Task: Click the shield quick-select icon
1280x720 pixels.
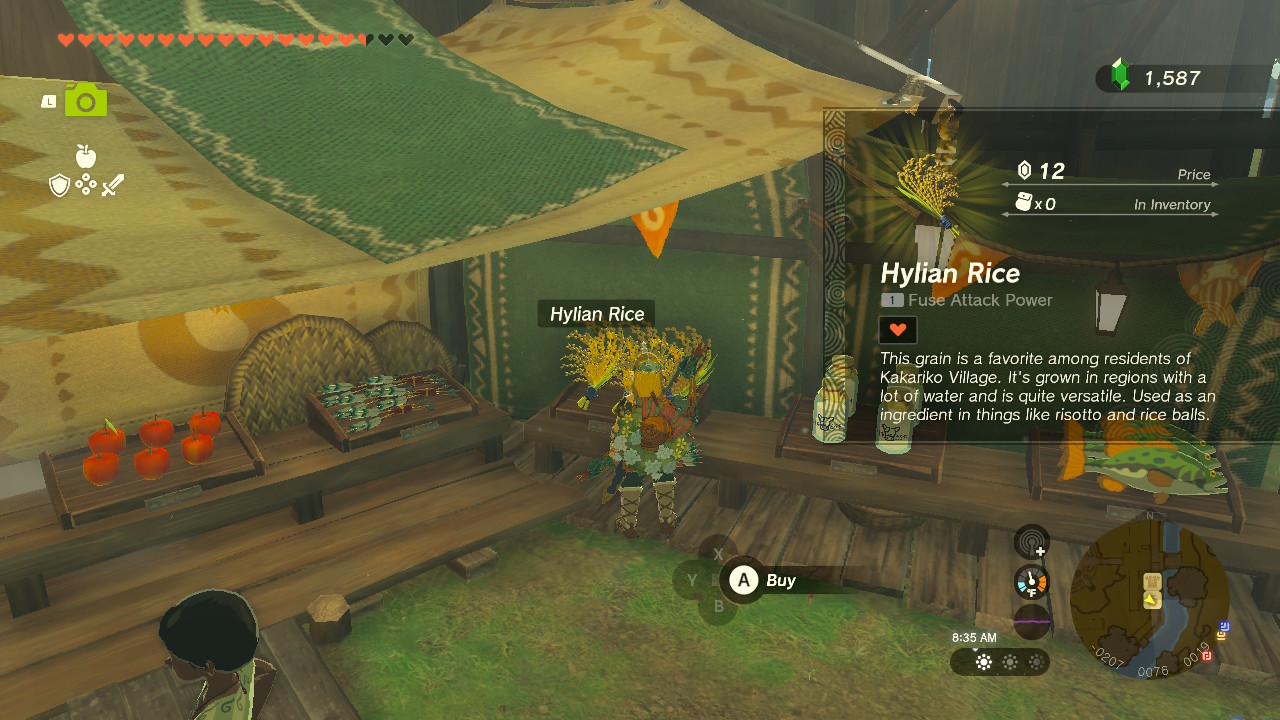Action: coord(60,185)
